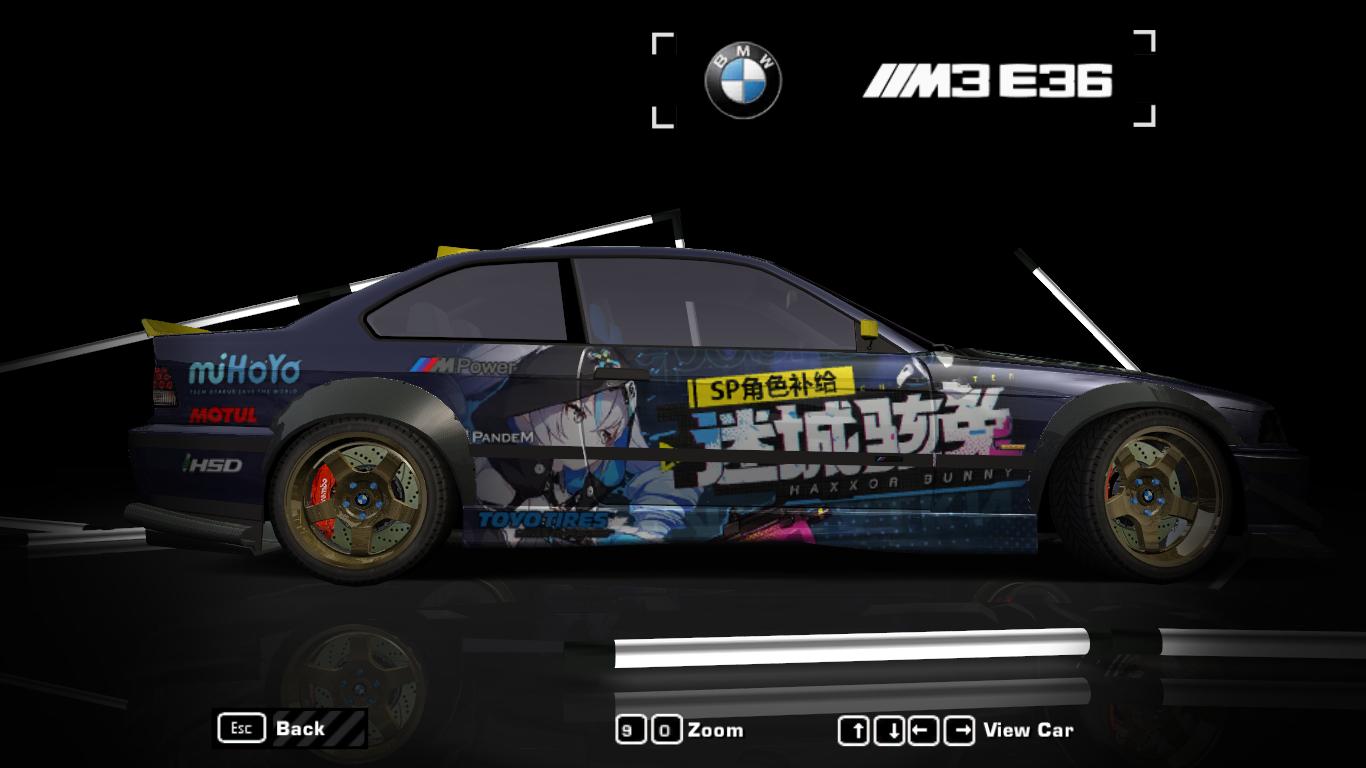Viewport: 1366px width, 768px height.
Task: Click the Back label next to Esc
Action: 300,730
